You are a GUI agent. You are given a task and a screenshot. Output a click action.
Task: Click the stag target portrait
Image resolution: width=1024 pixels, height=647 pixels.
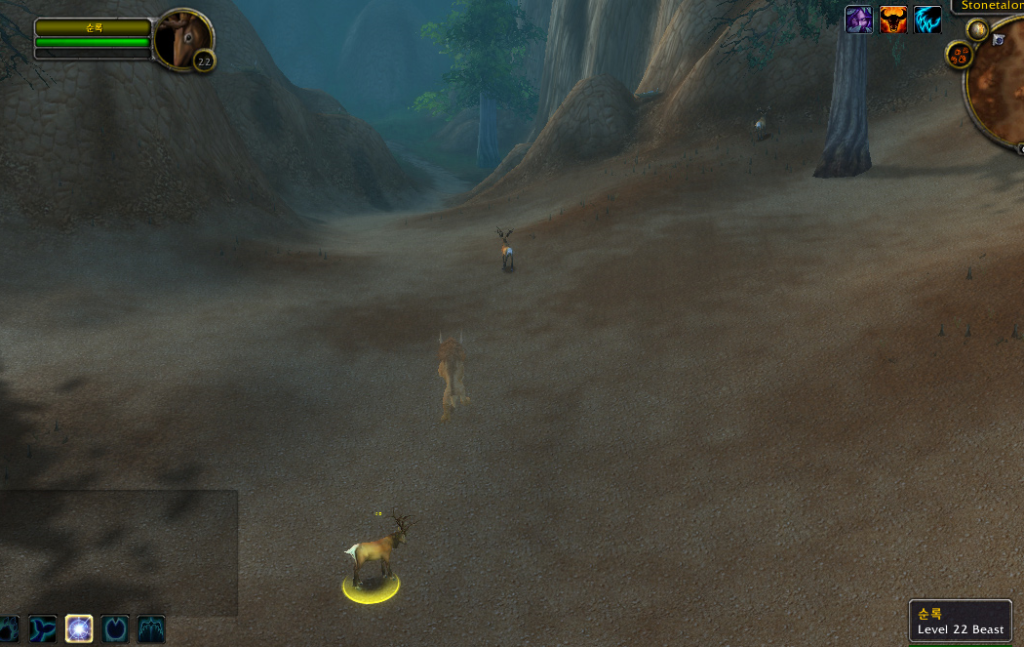(181, 39)
